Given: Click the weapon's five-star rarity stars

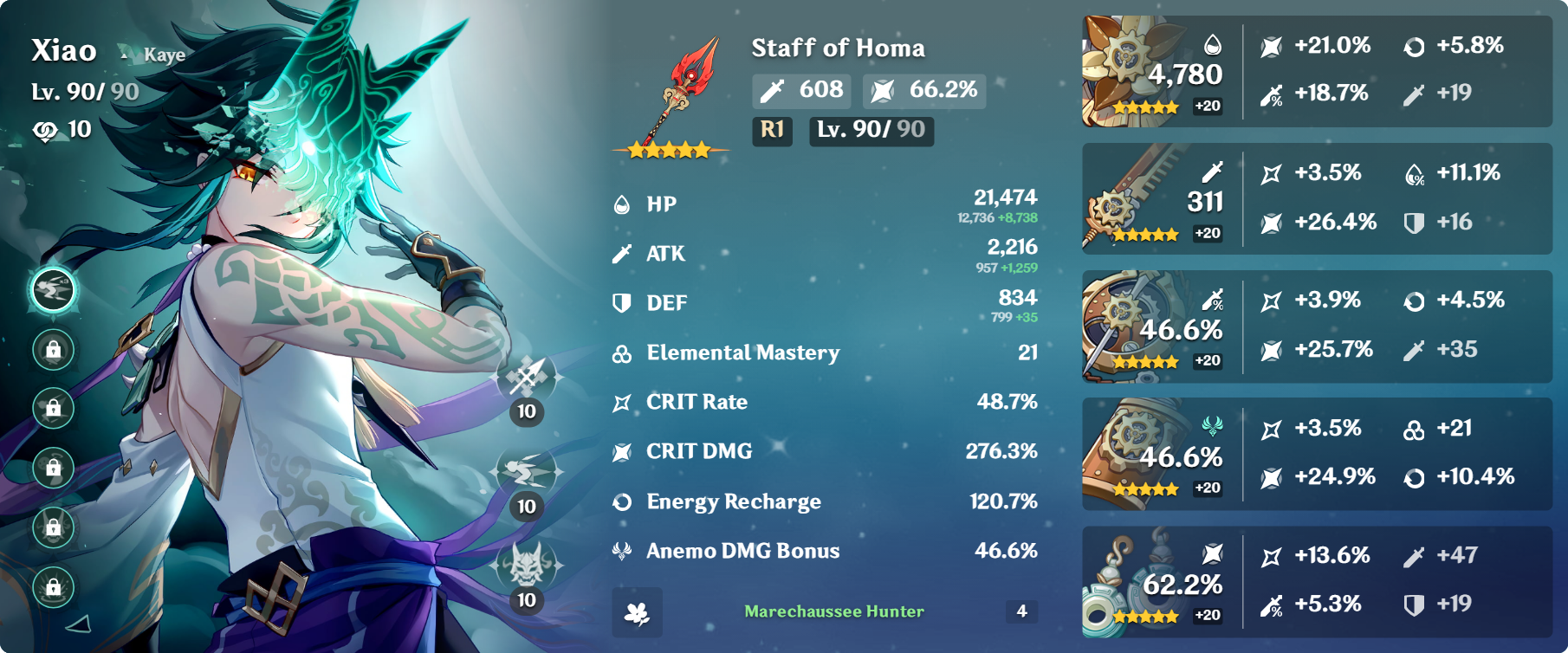Looking at the screenshot, I should click(668, 149).
